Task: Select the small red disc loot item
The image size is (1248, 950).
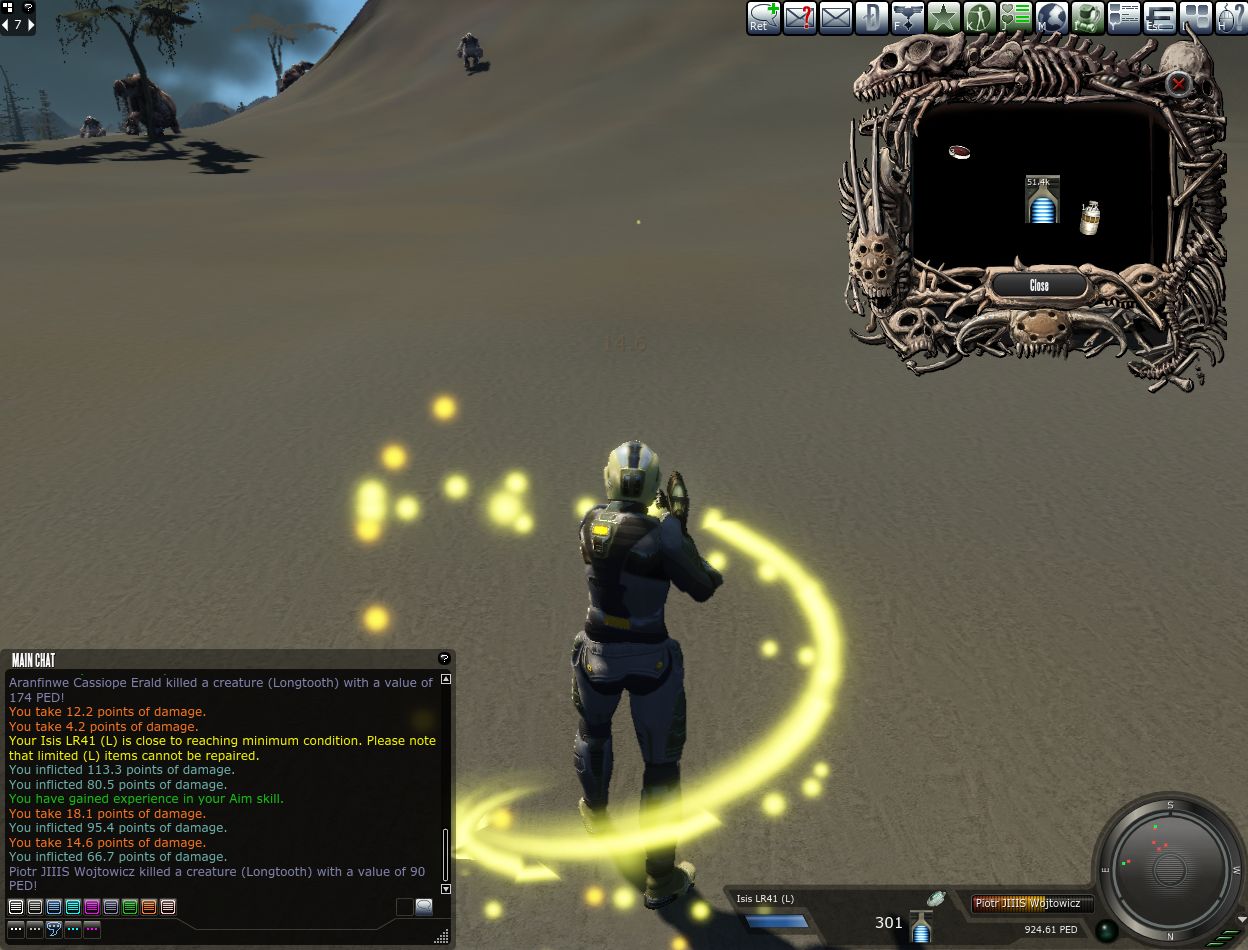Action: point(960,152)
